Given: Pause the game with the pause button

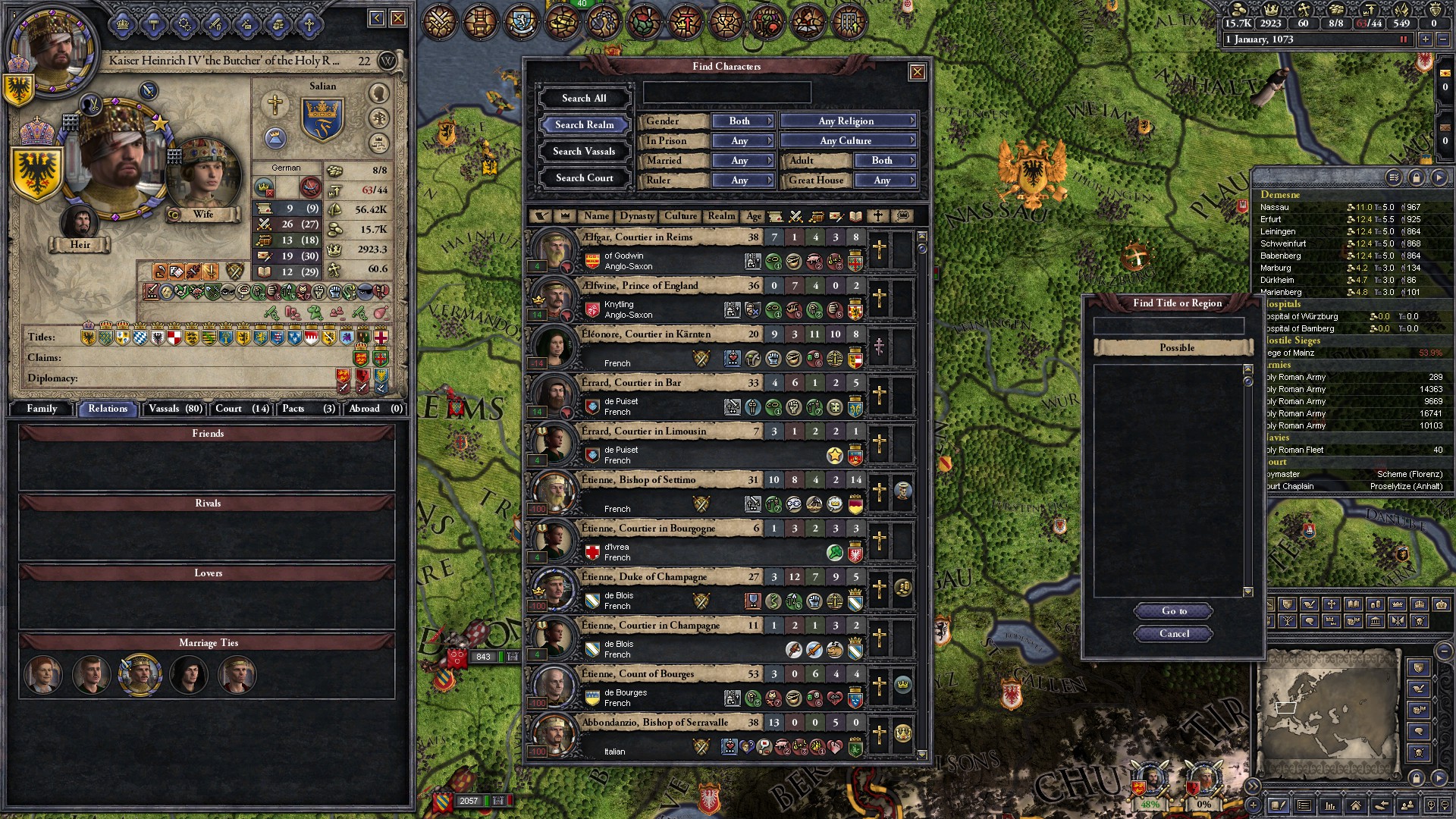Looking at the screenshot, I should [x=1404, y=39].
